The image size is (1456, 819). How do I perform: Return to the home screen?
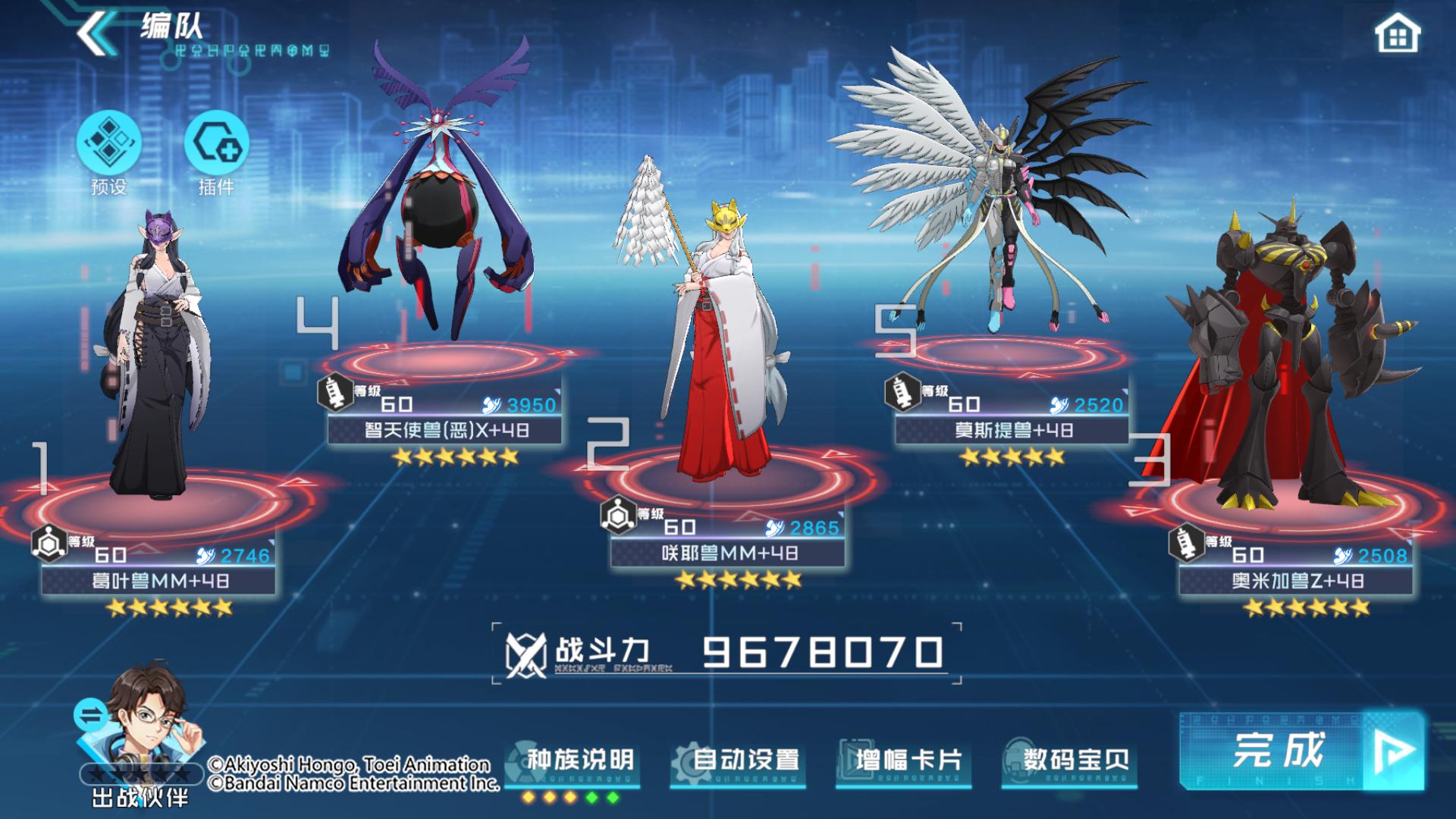pyautogui.click(x=1397, y=34)
